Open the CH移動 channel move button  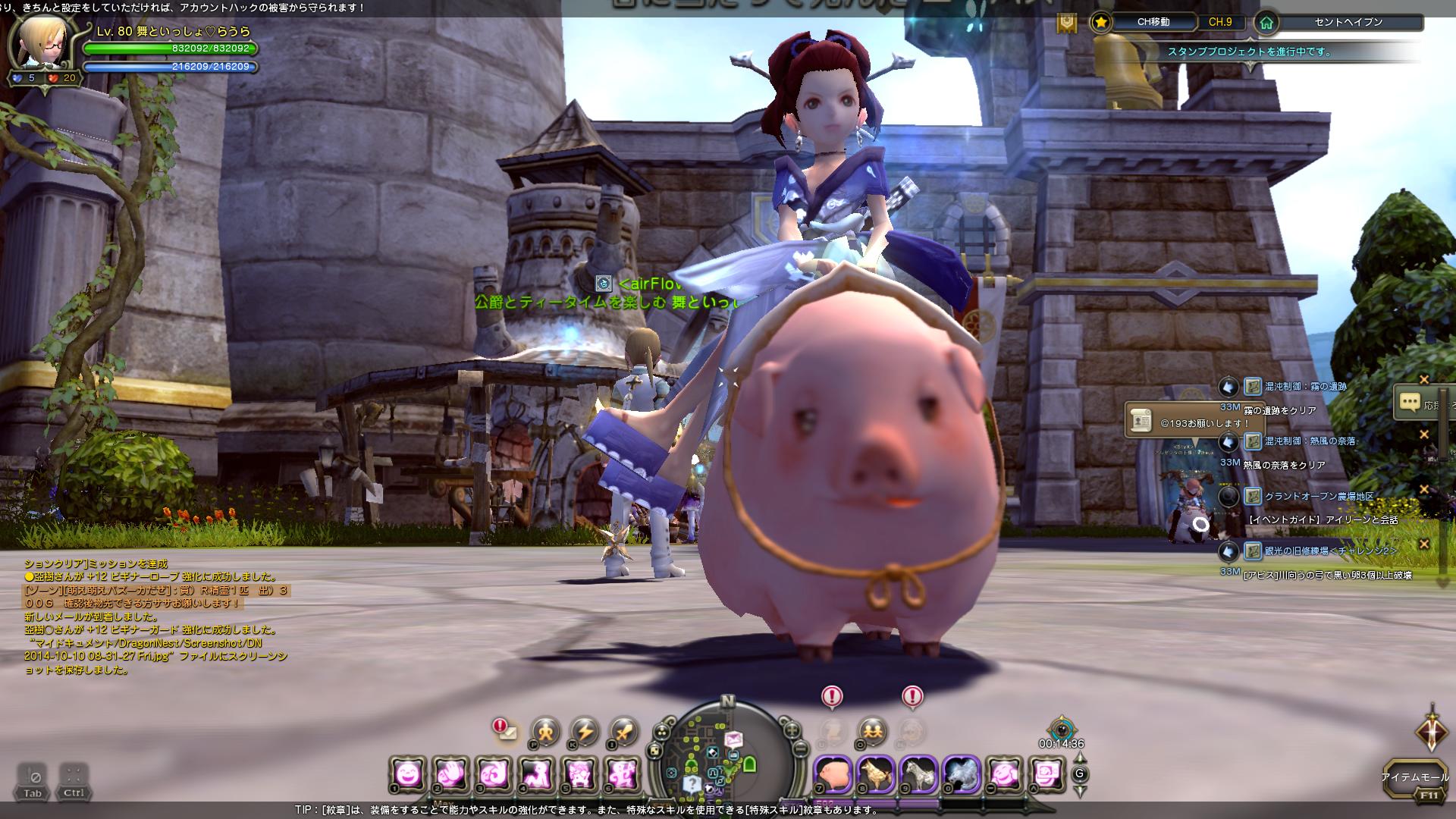click(x=1153, y=22)
